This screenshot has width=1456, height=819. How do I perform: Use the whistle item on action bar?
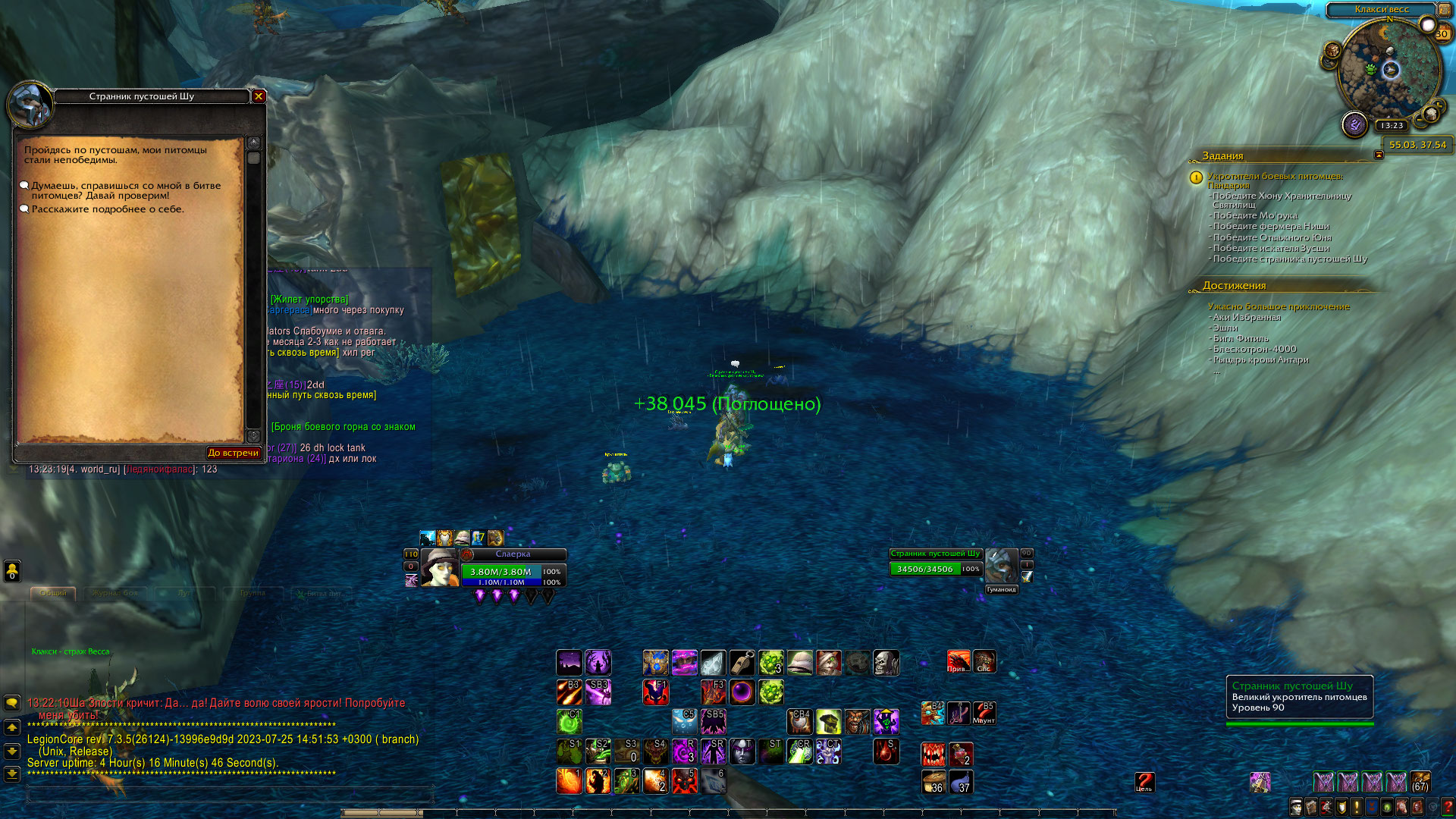[742, 663]
